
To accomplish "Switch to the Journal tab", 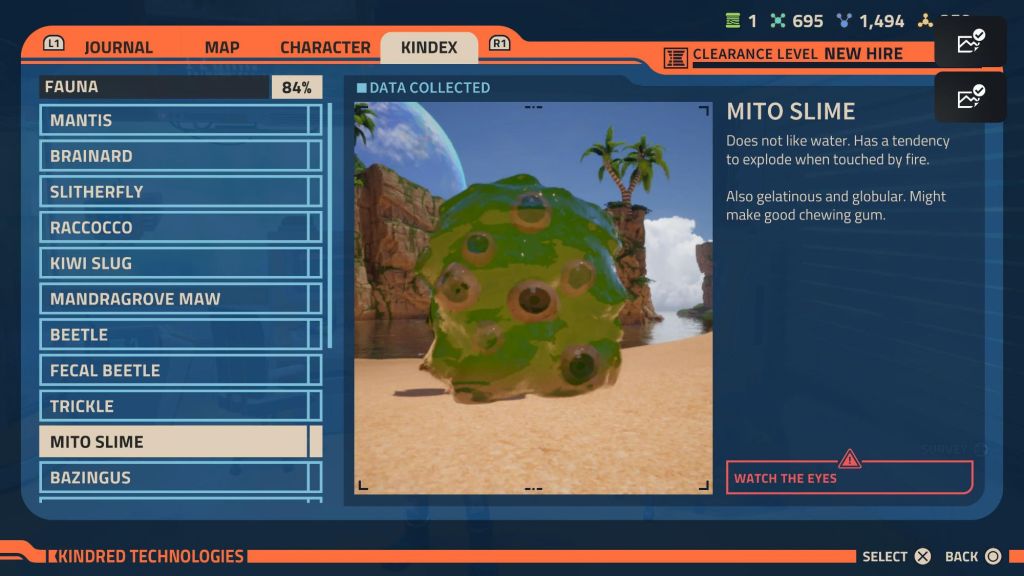I will (x=118, y=47).
